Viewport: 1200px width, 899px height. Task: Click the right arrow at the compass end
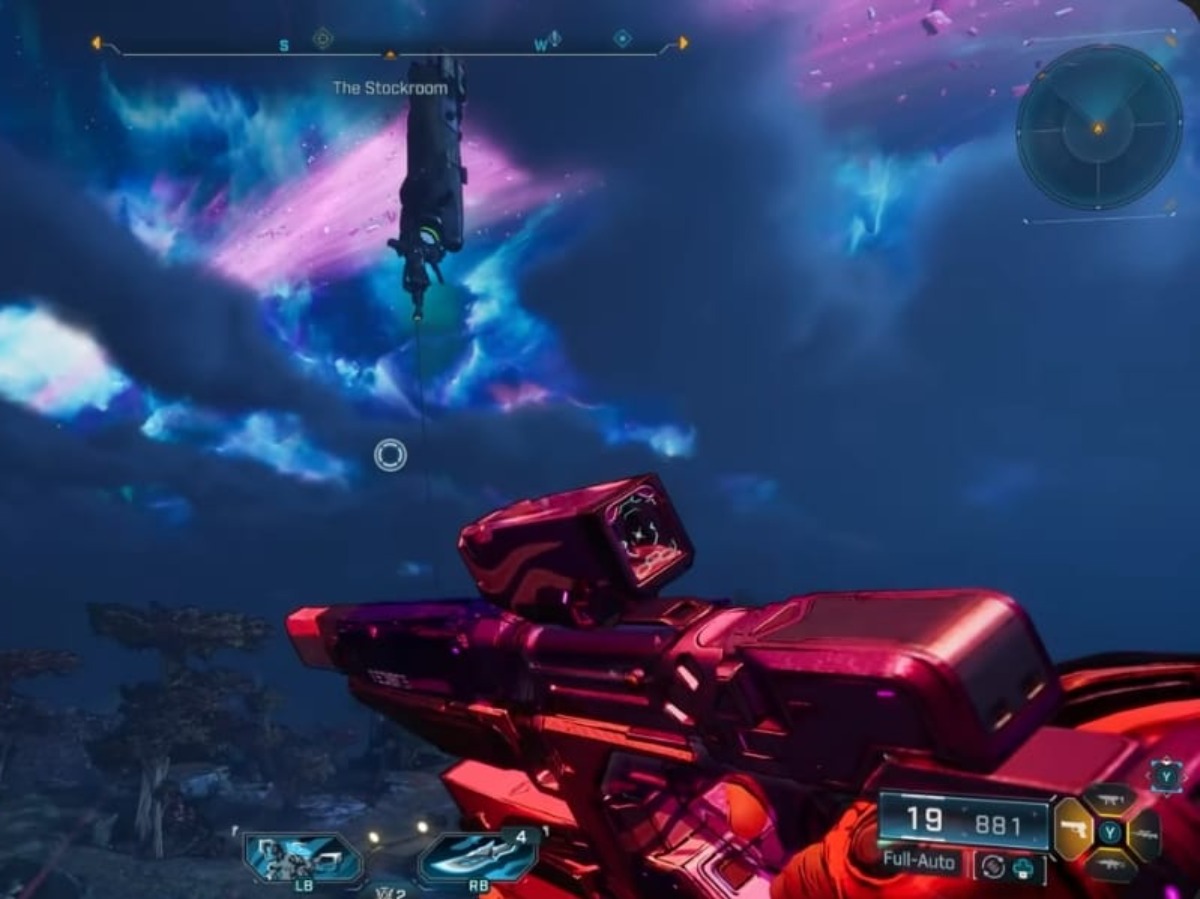[684, 43]
